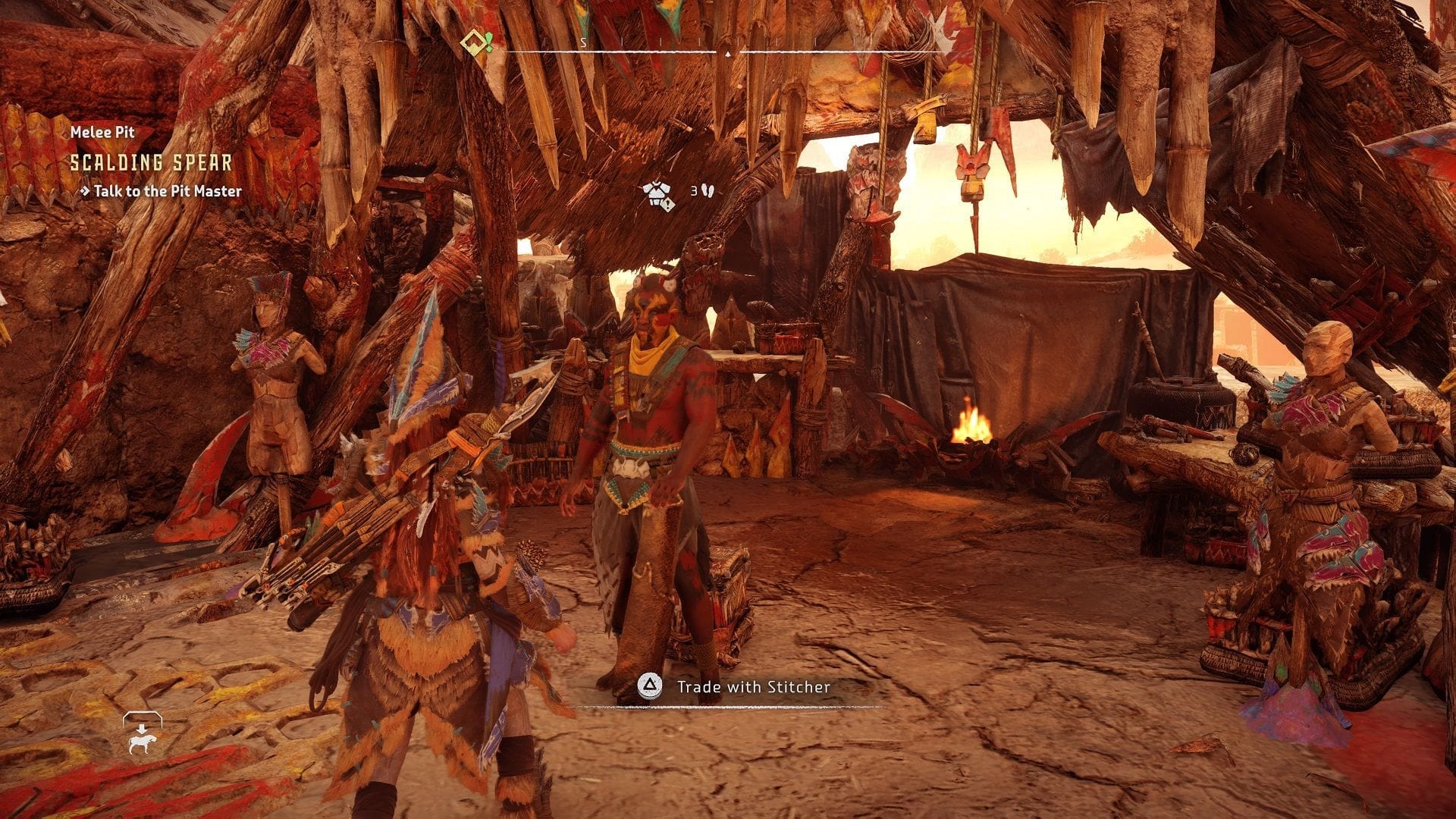
Task: Select the armor outfit icon with warning badge
Action: coord(657,192)
